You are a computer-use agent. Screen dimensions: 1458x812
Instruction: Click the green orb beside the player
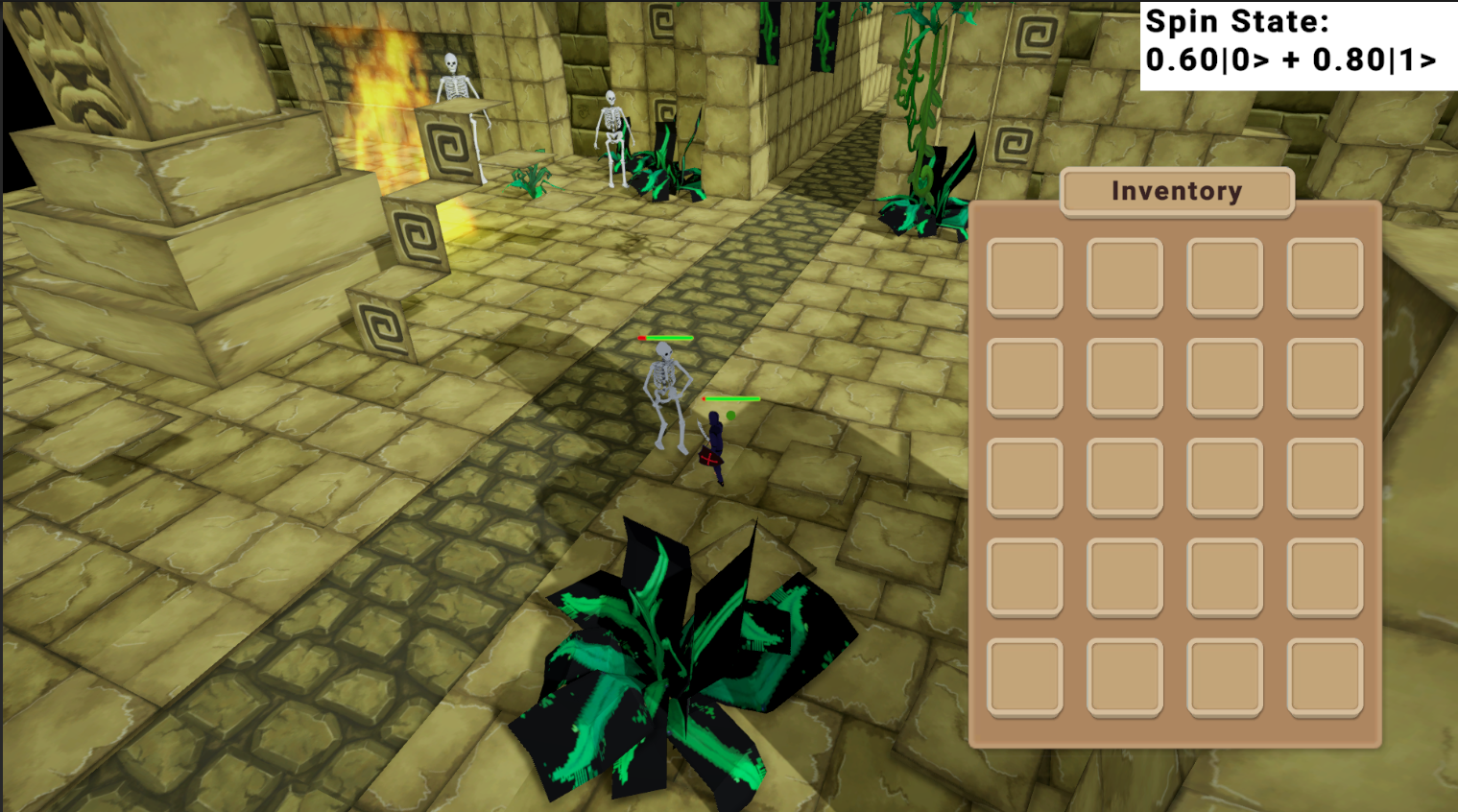pos(732,415)
